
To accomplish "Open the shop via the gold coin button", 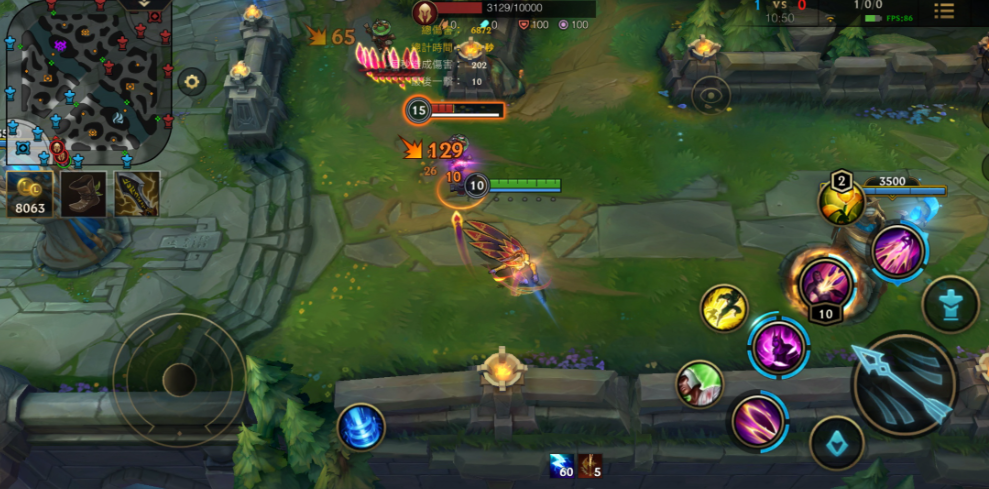I will pyautogui.click(x=29, y=194).
